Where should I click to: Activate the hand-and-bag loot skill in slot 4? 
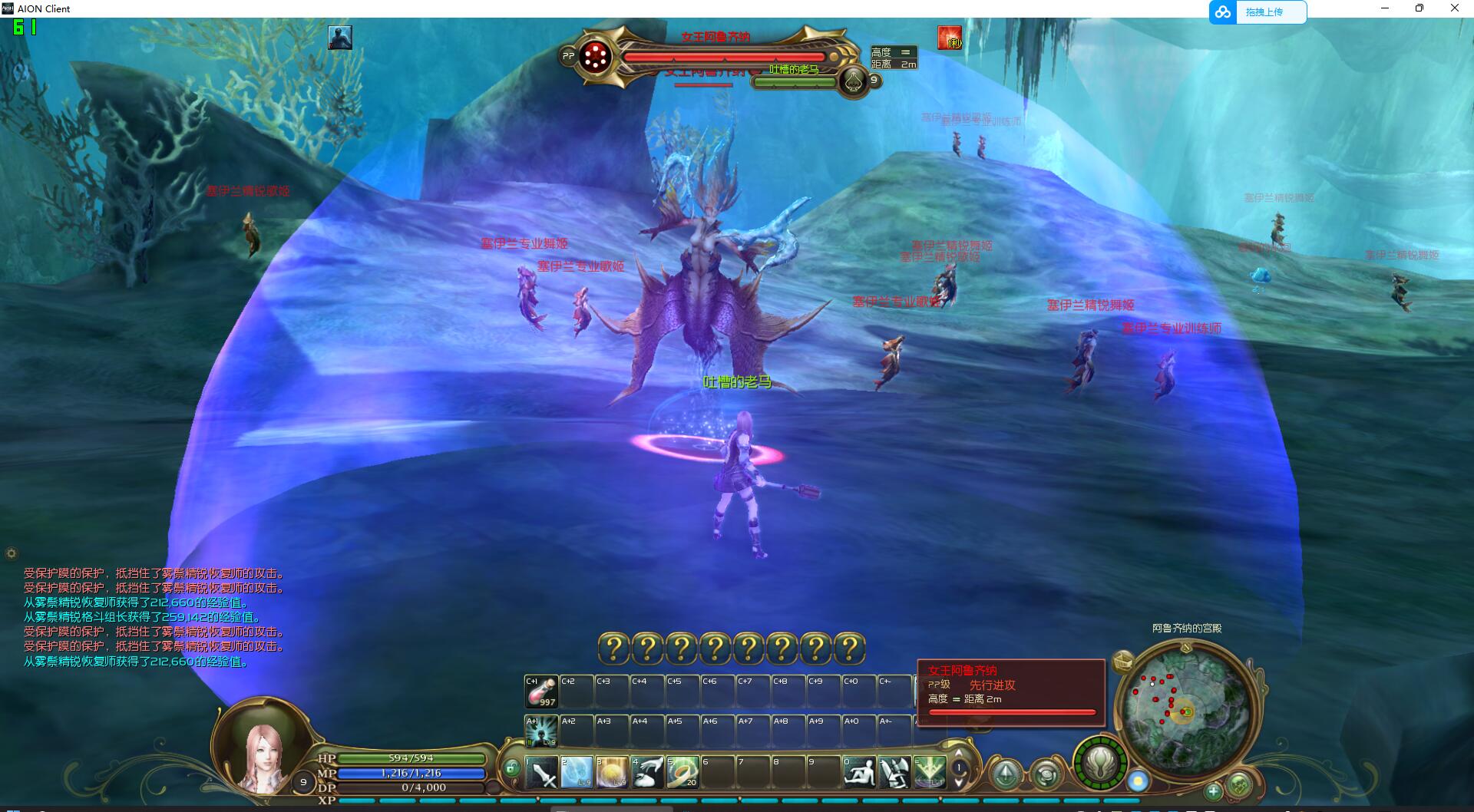point(647,772)
